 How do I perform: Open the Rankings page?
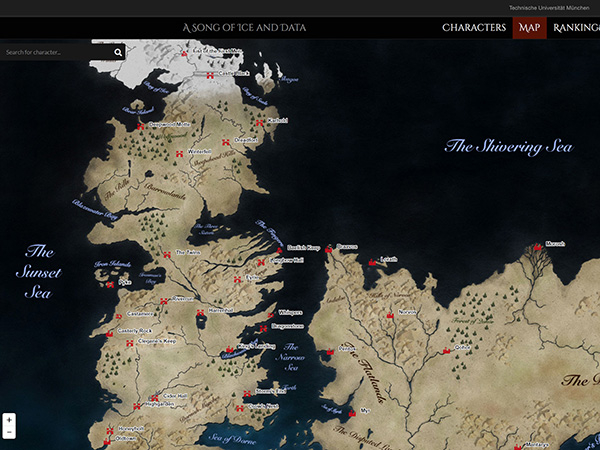(x=576, y=28)
